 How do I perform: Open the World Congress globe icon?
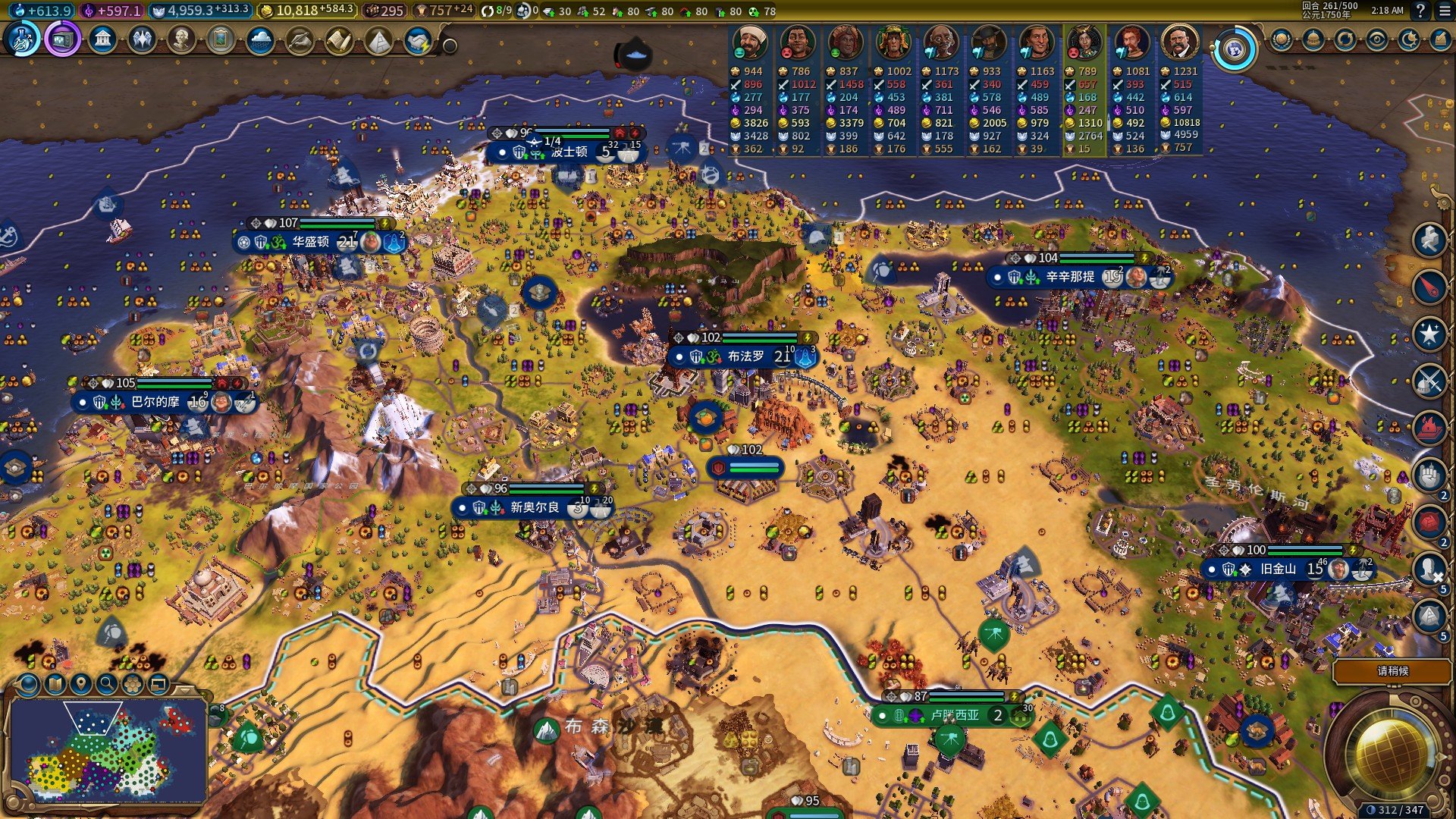tap(1234, 50)
